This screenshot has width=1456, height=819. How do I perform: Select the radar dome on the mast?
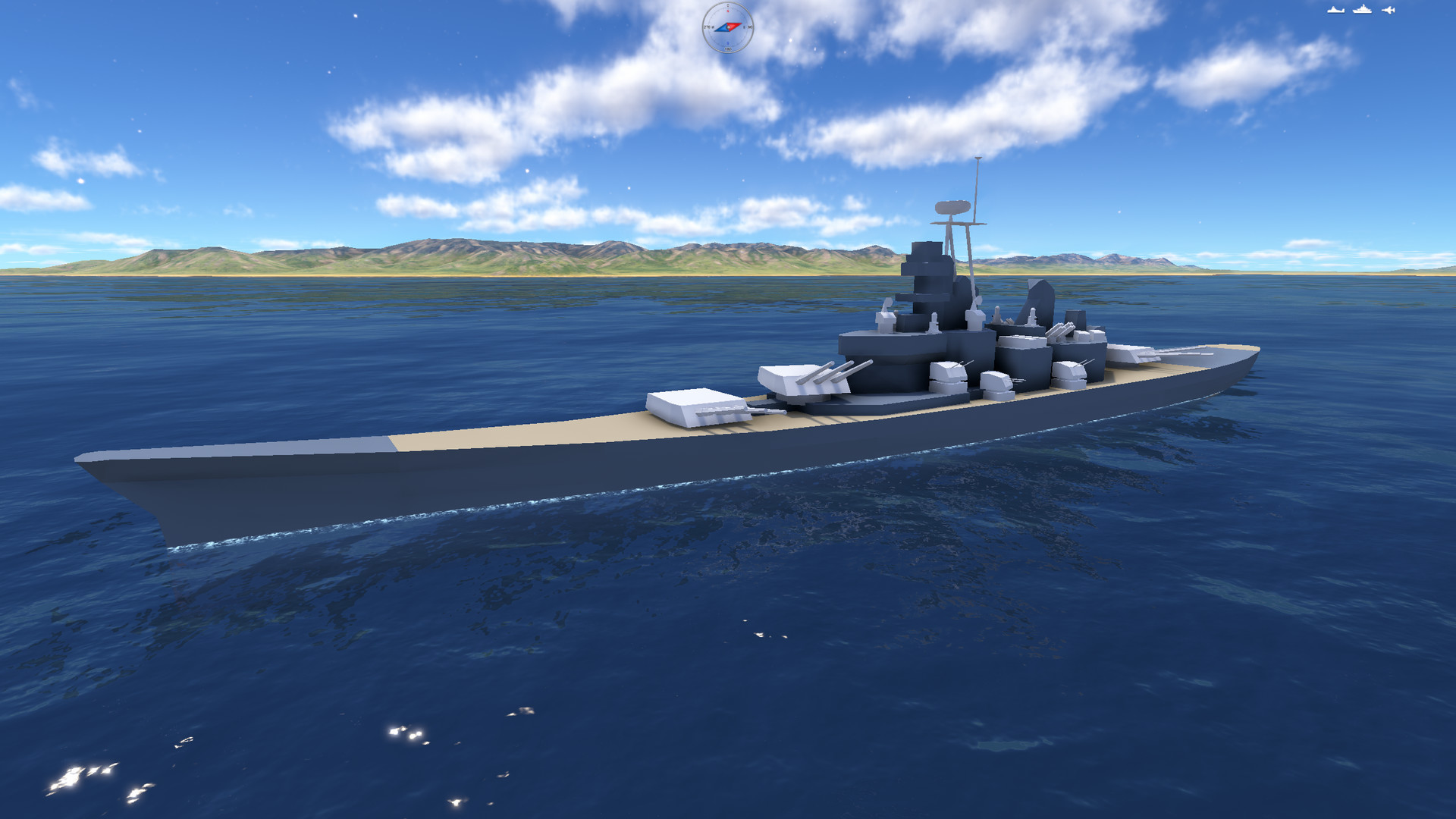click(x=954, y=206)
